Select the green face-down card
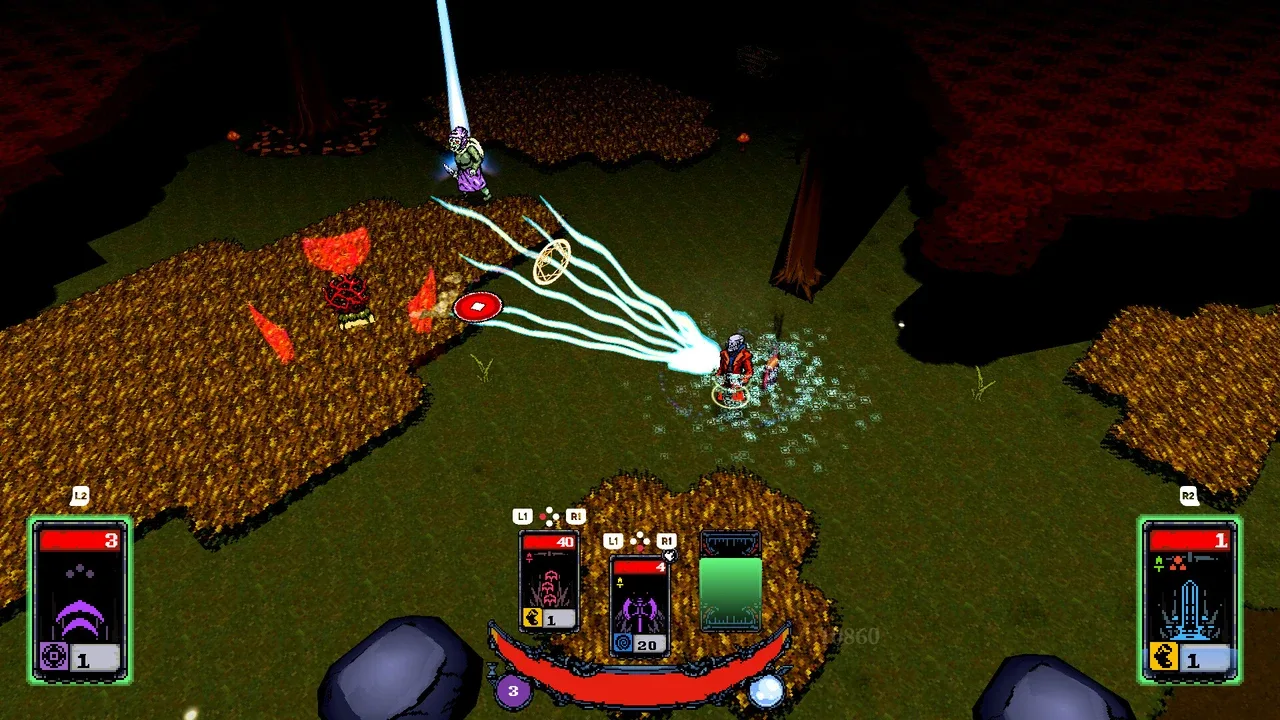Screen dimensions: 1280x720 click(x=730, y=582)
